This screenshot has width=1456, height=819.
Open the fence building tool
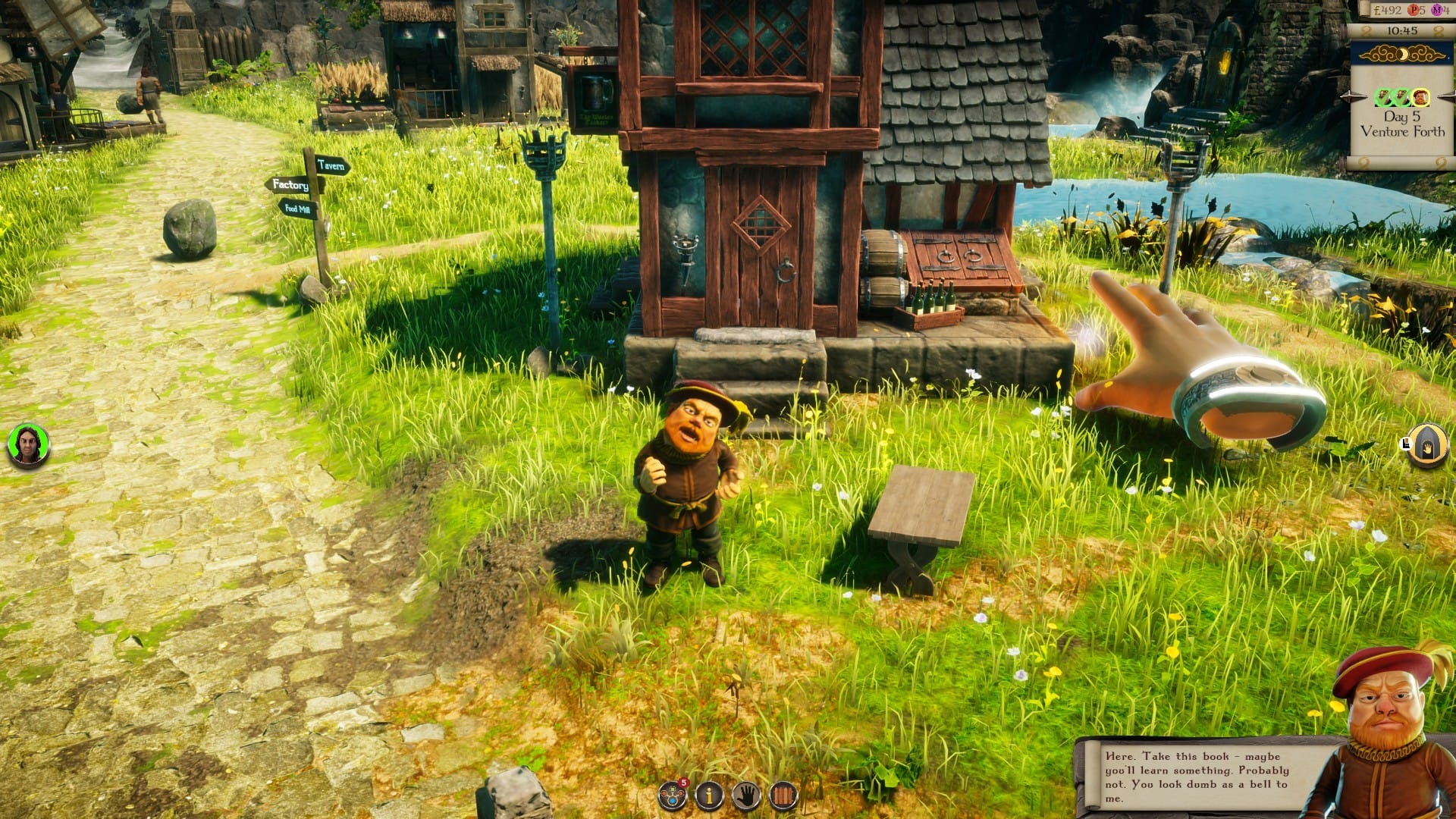(782, 795)
